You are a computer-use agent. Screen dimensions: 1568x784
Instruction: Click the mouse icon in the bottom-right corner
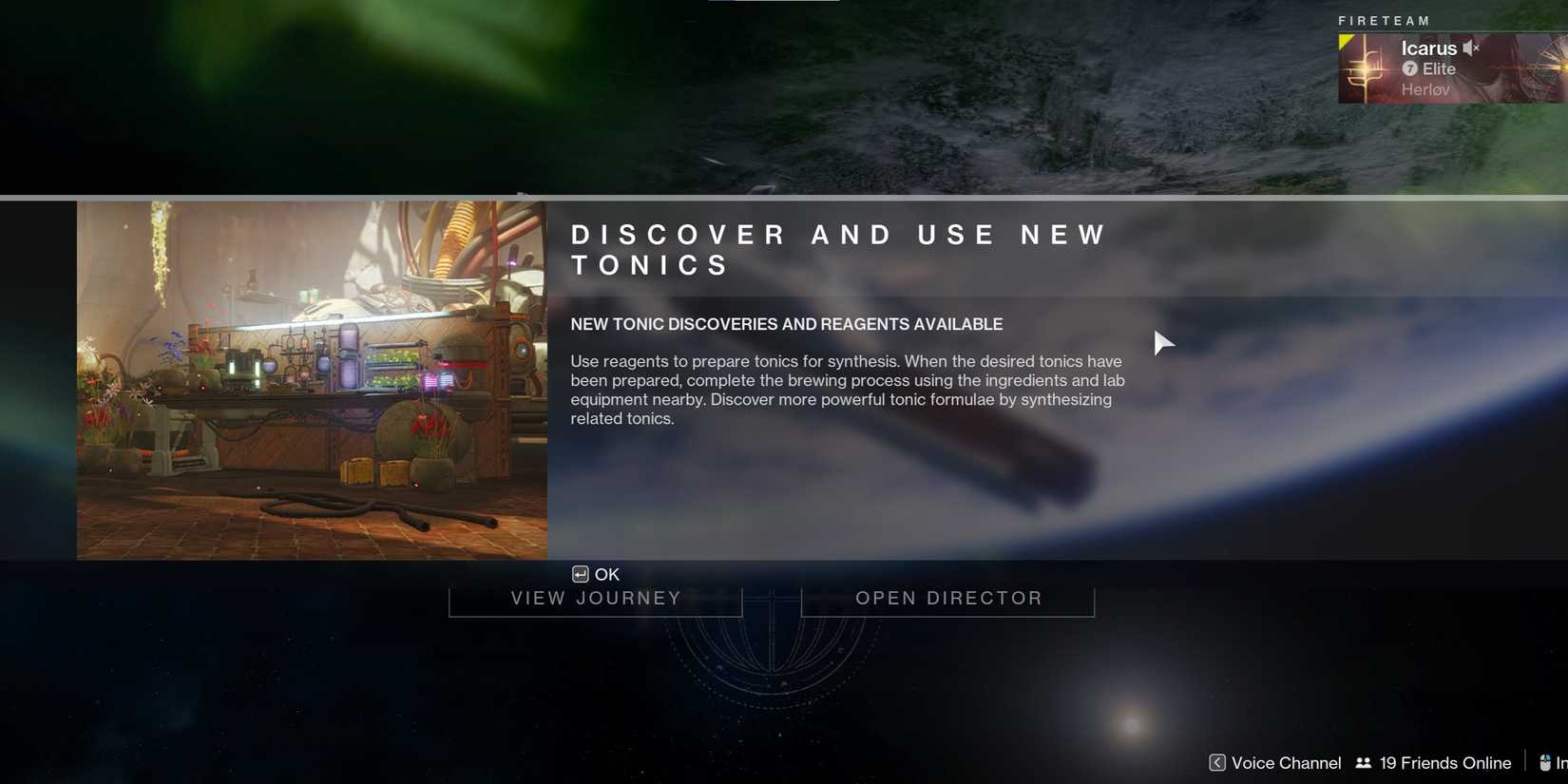click(x=1543, y=762)
